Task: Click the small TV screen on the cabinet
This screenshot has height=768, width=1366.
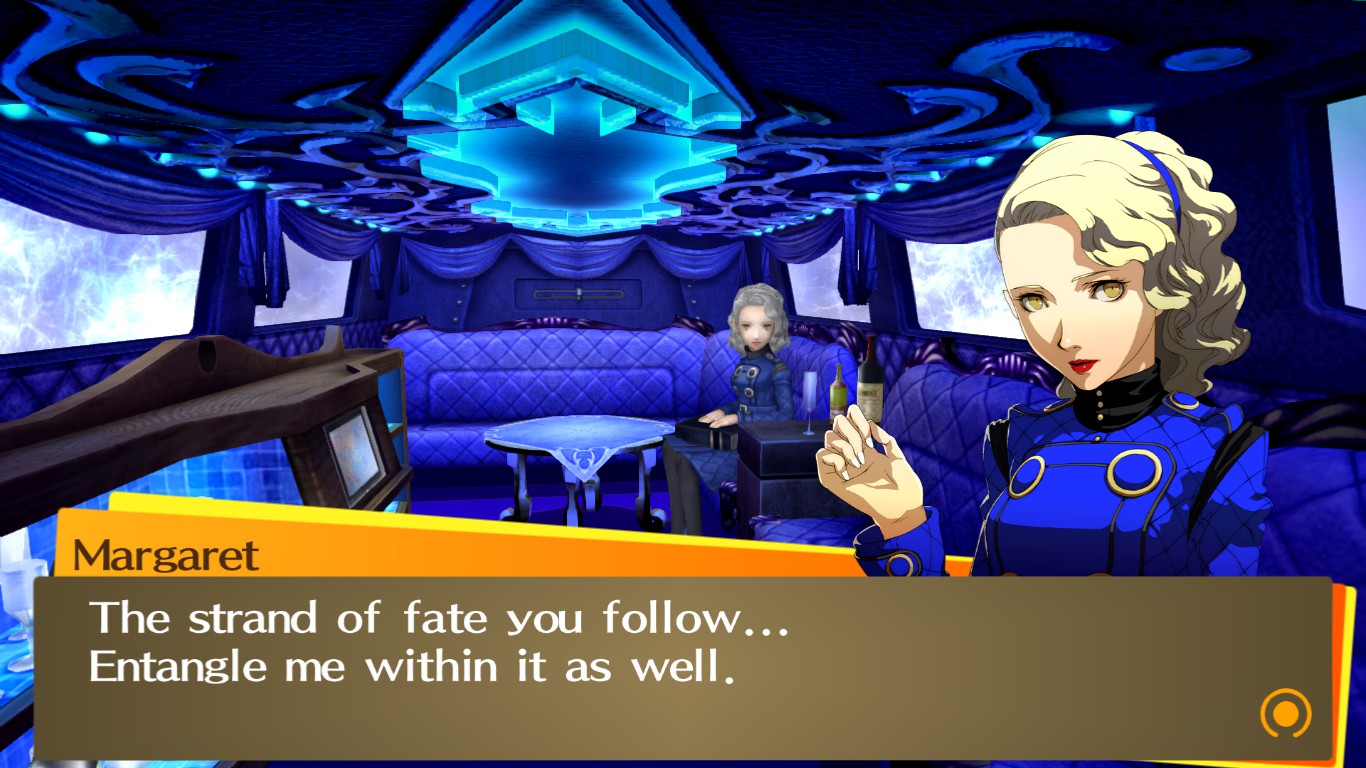Action: coord(350,450)
